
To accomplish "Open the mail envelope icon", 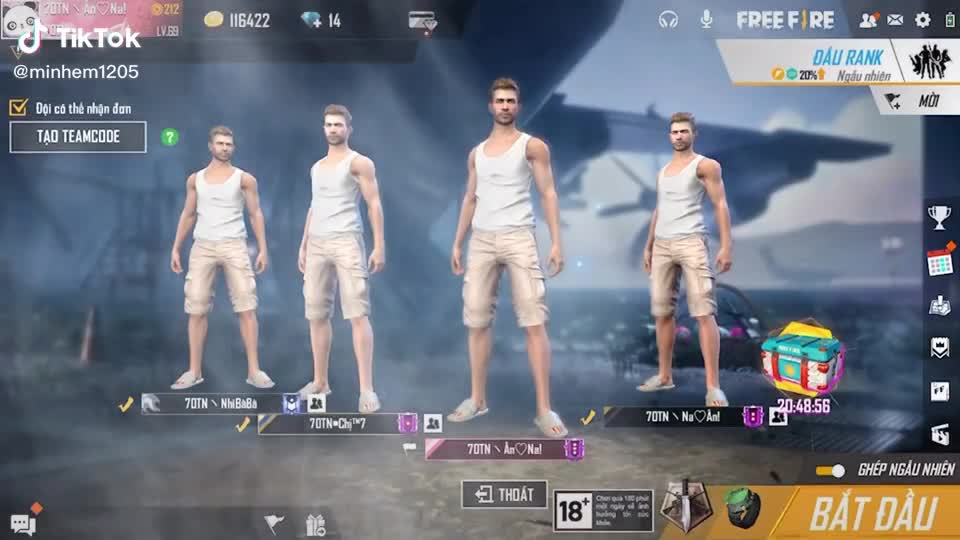I will pos(895,19).
